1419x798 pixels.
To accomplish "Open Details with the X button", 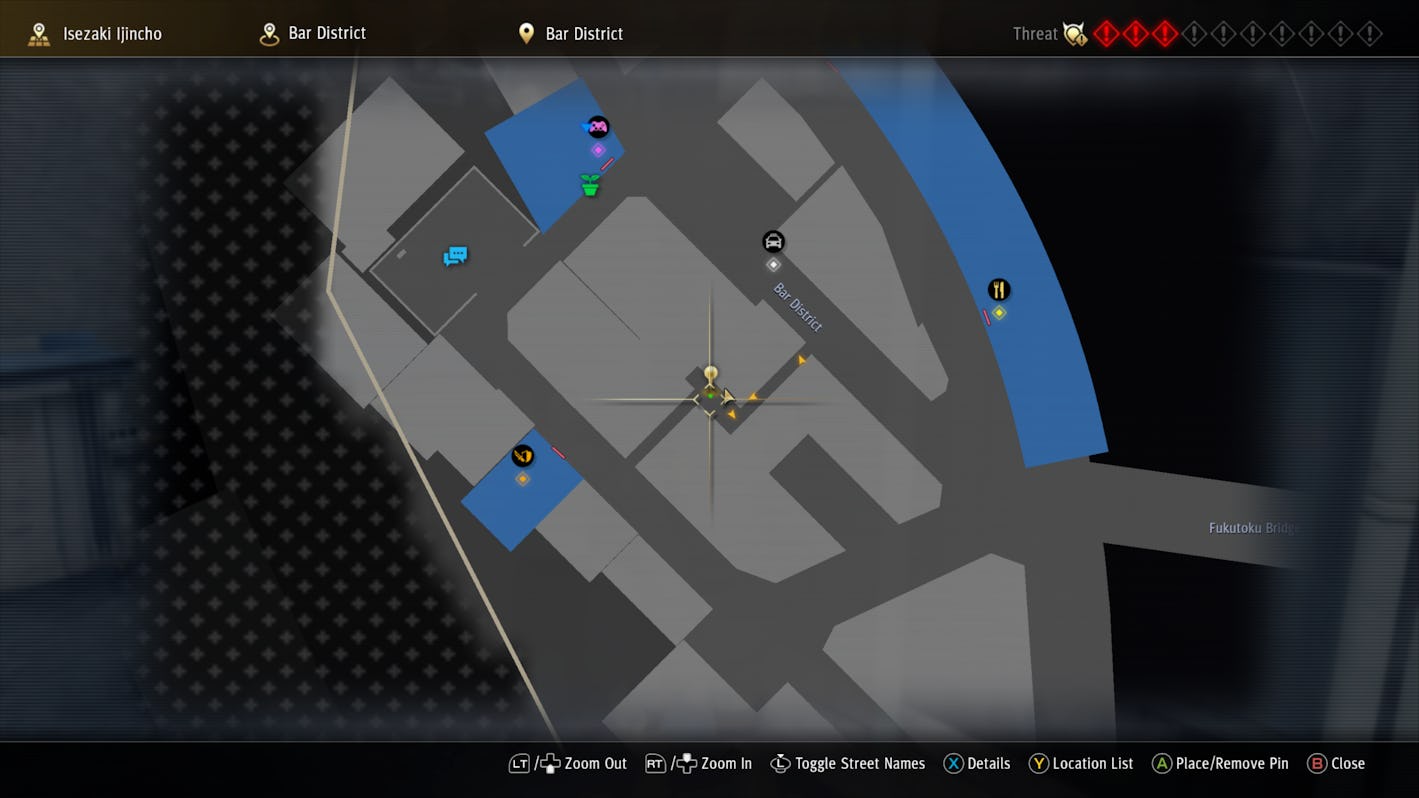I will [x=955, y=763].
